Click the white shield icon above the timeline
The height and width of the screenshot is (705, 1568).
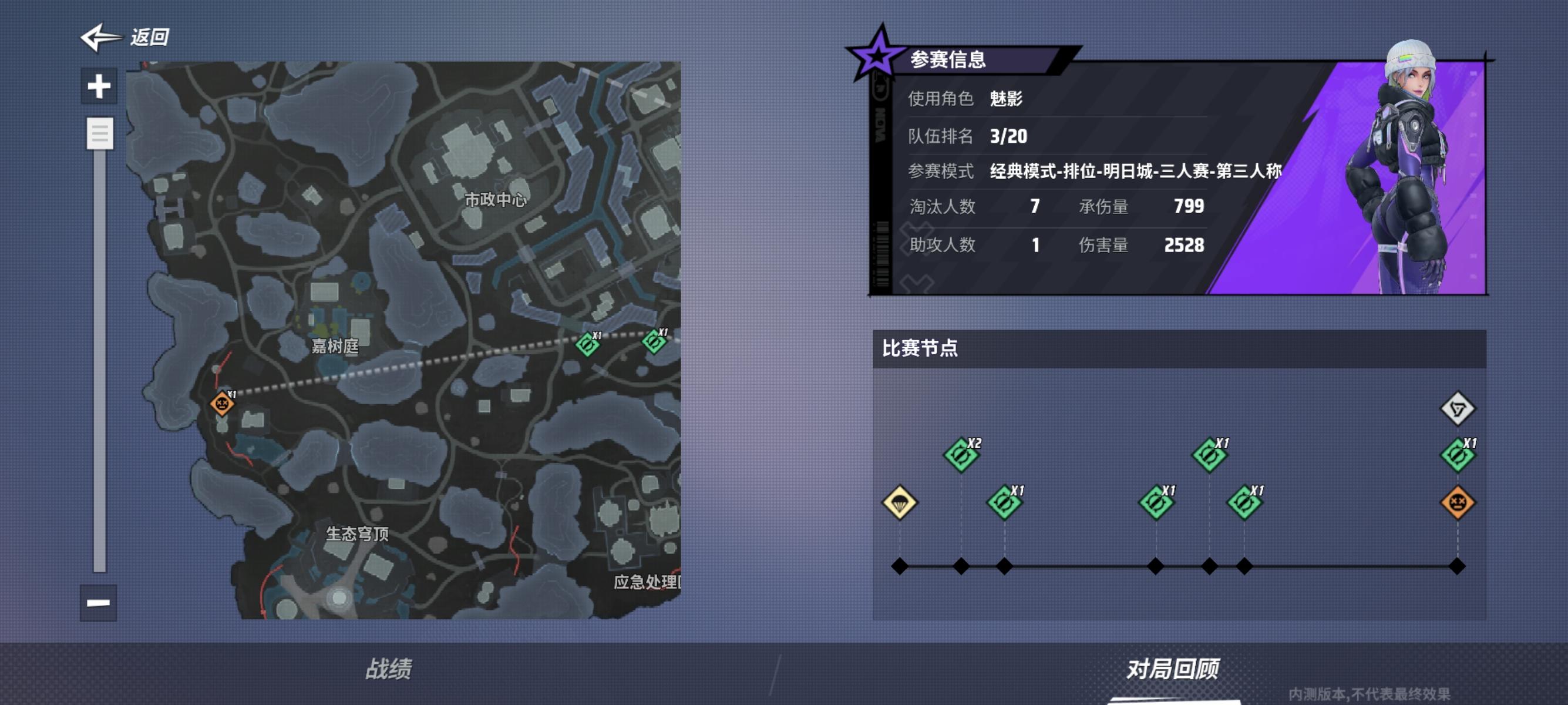[1458, 409]
